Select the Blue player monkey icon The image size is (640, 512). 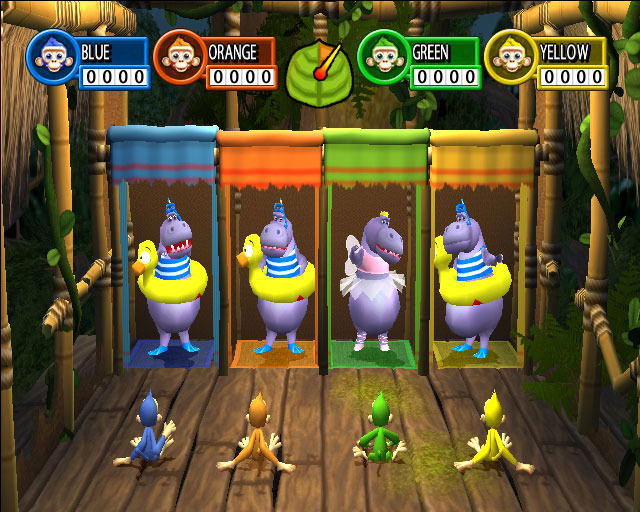tap(51, 56)
